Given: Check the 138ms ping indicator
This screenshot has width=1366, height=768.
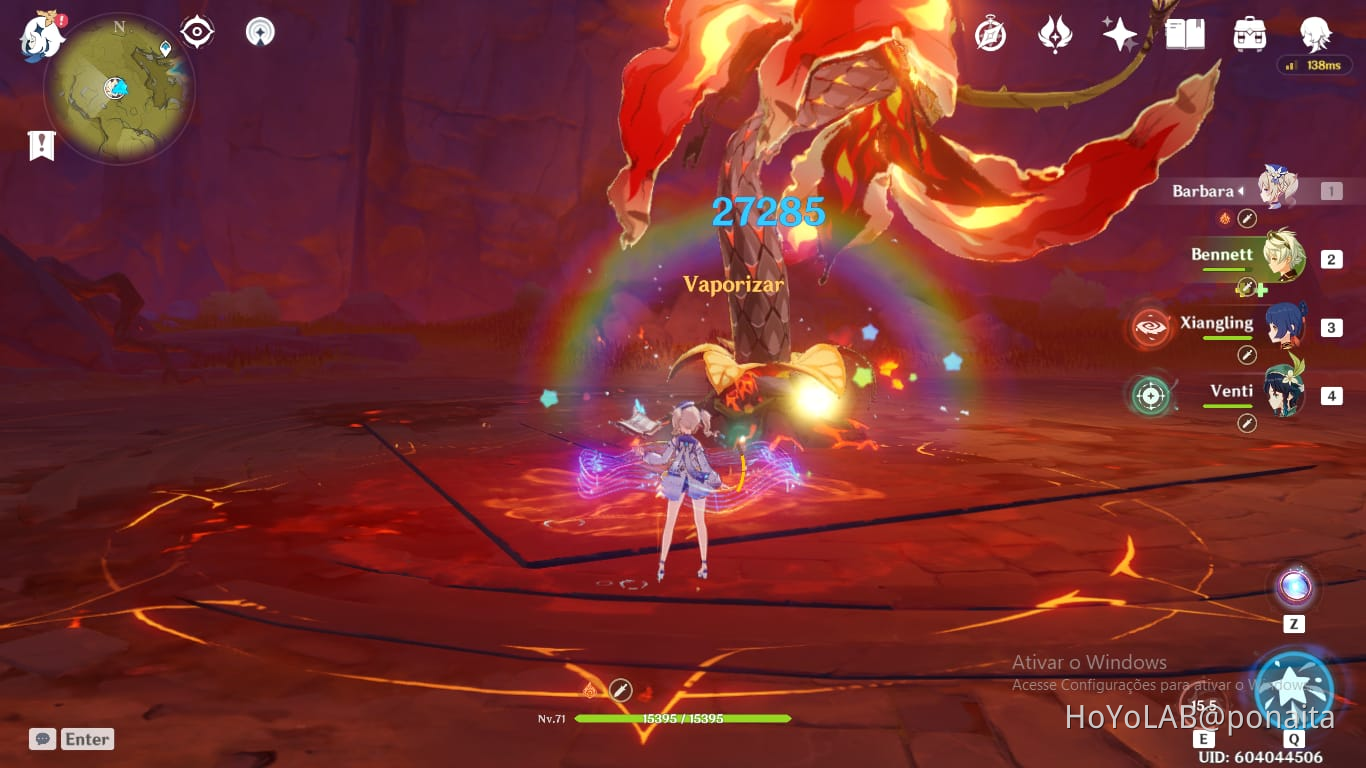Looking at the screenshot, I should [x=1314, y=66].
